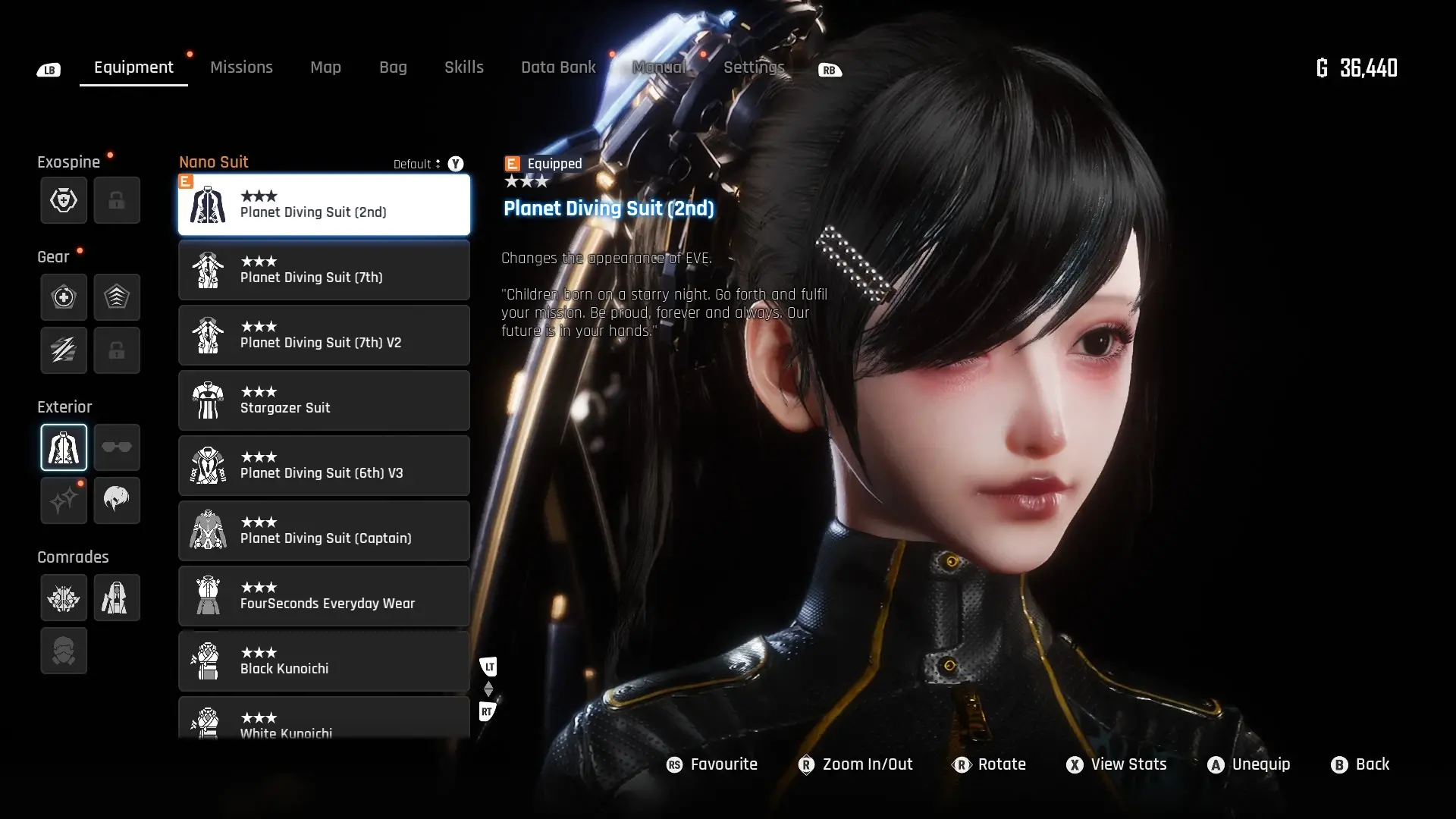The width and height of the screenshot is (1456, 819).
Task: Select the glasses exterior slot
Action: (117, 447)
